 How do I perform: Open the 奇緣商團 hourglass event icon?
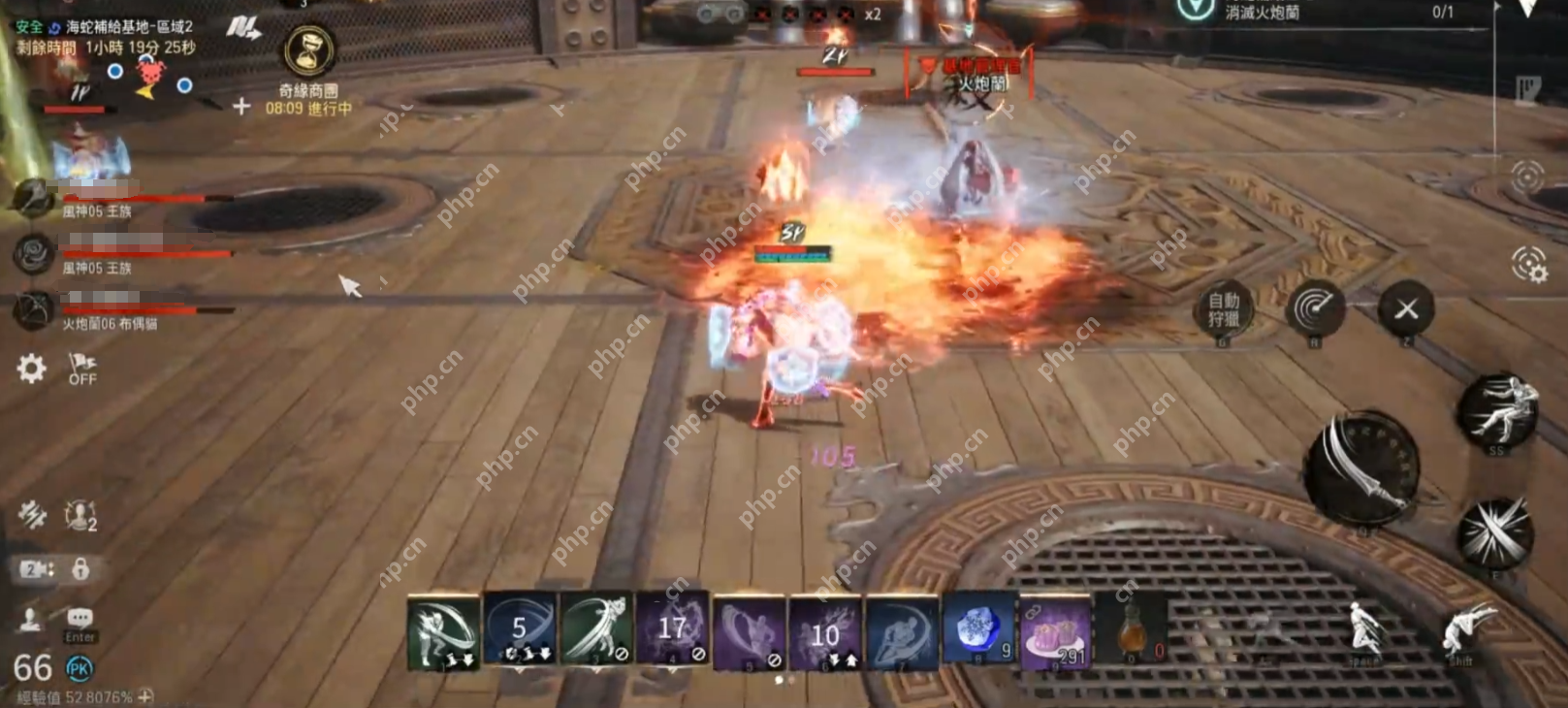click(x=309, y=51)
